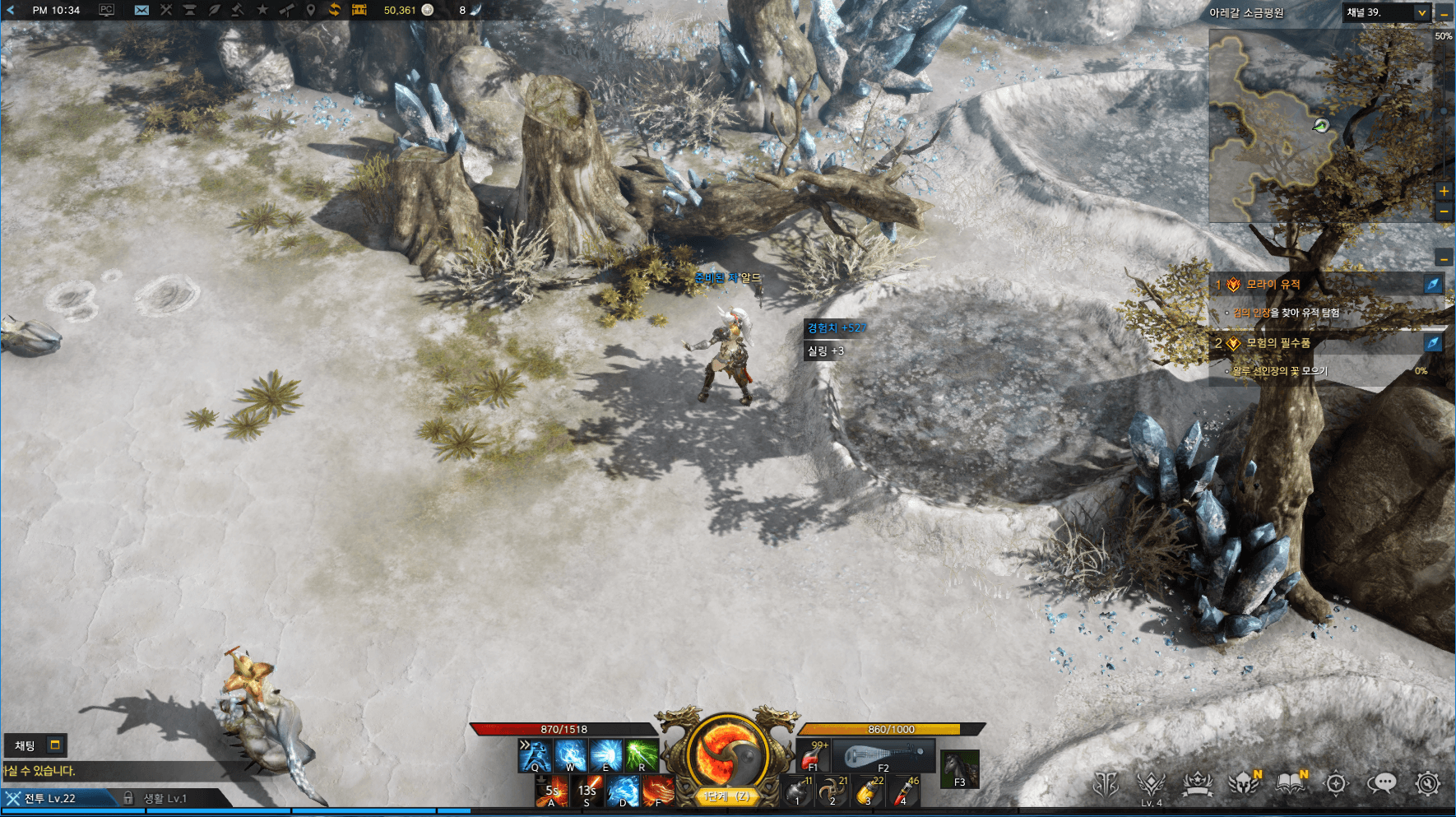Switch to the 생활 Lv.1 tab
This screenshot has height=817, width=1456.
[165, 798]
